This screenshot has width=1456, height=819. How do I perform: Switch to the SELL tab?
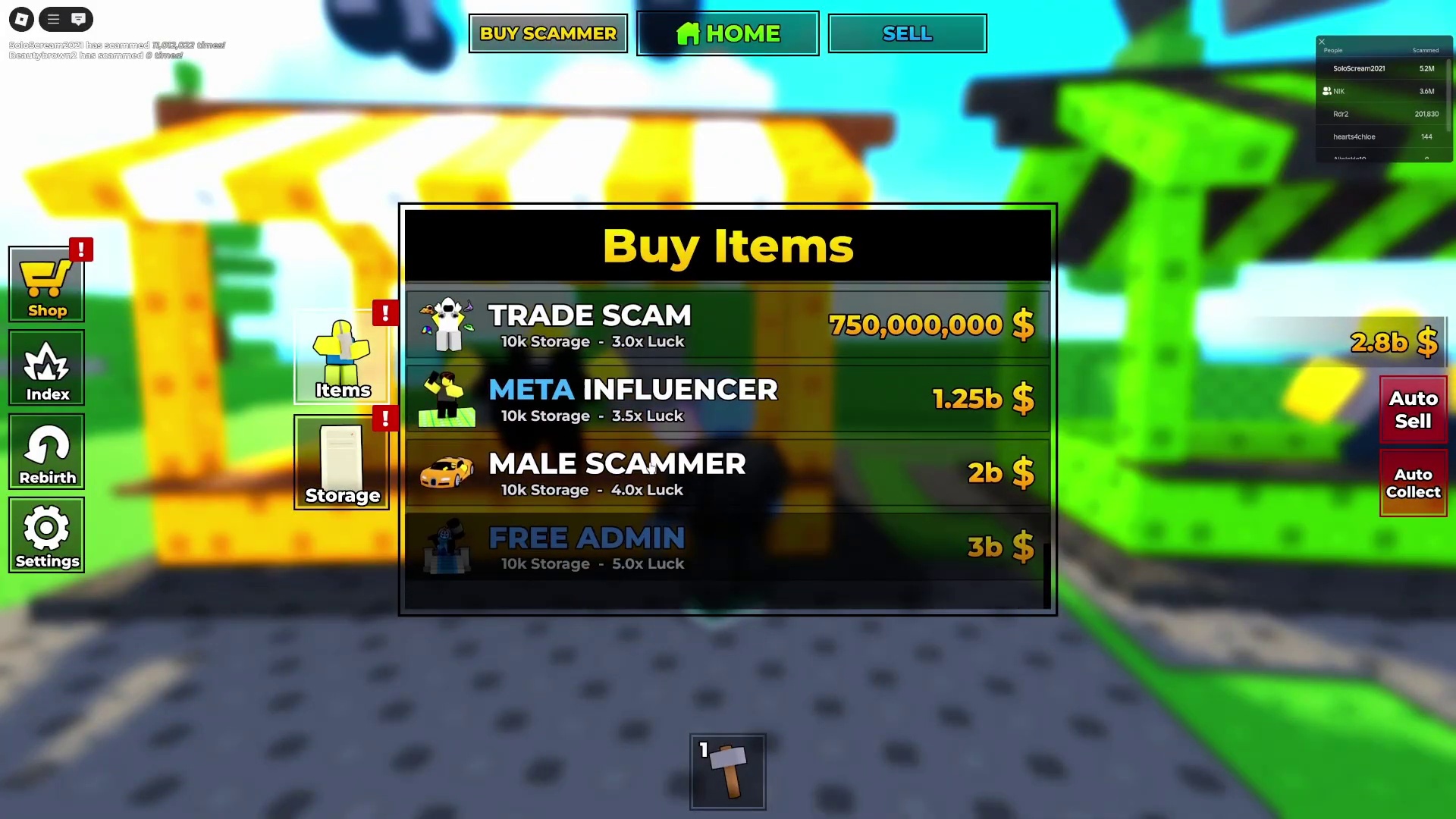pos(907,33)
